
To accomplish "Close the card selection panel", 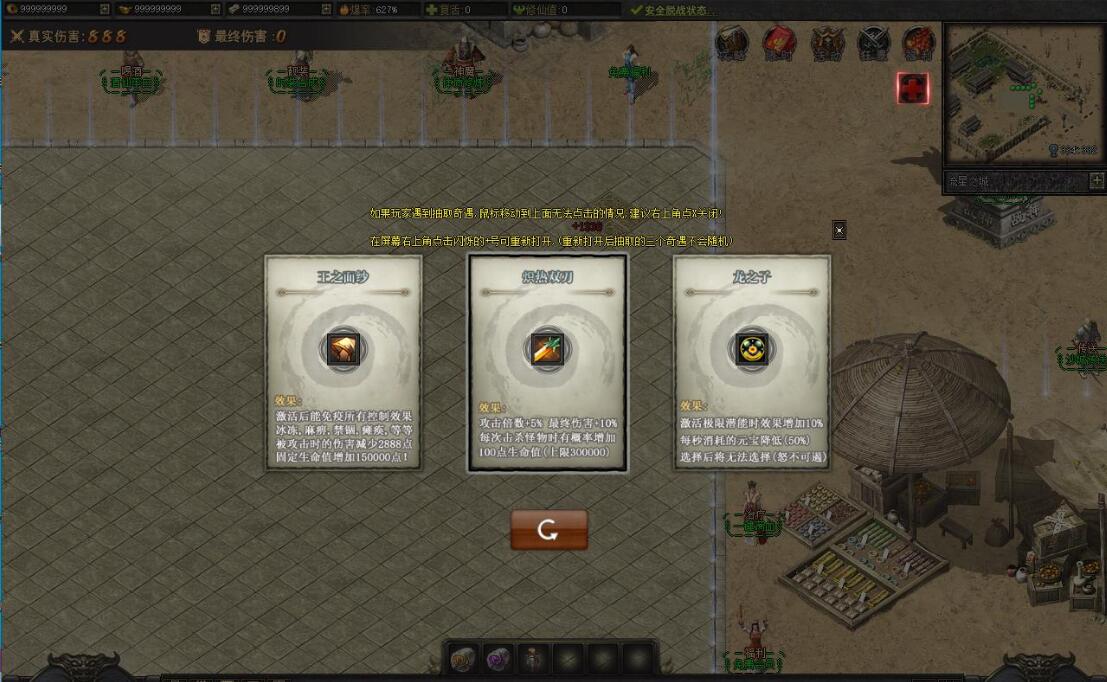I will [x=839, y=230].
